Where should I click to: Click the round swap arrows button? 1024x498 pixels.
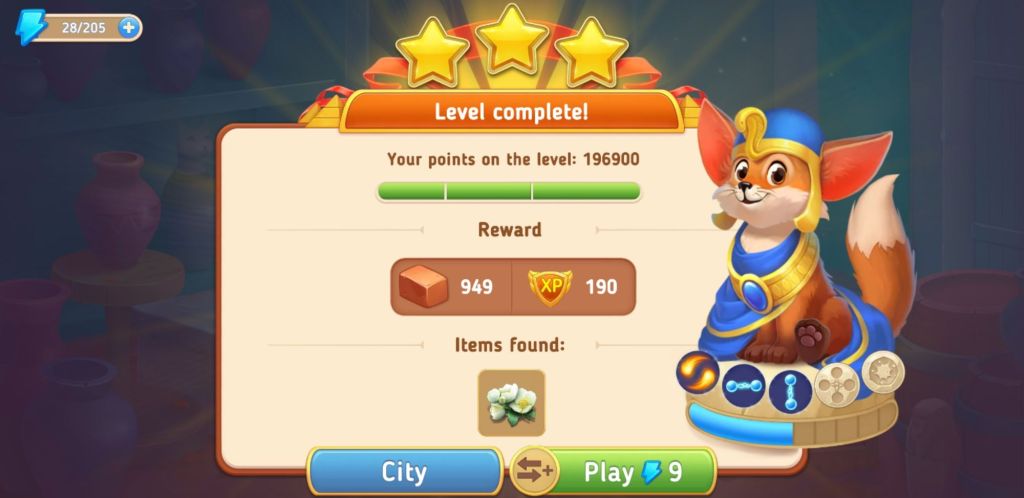(x=534, y=471)
